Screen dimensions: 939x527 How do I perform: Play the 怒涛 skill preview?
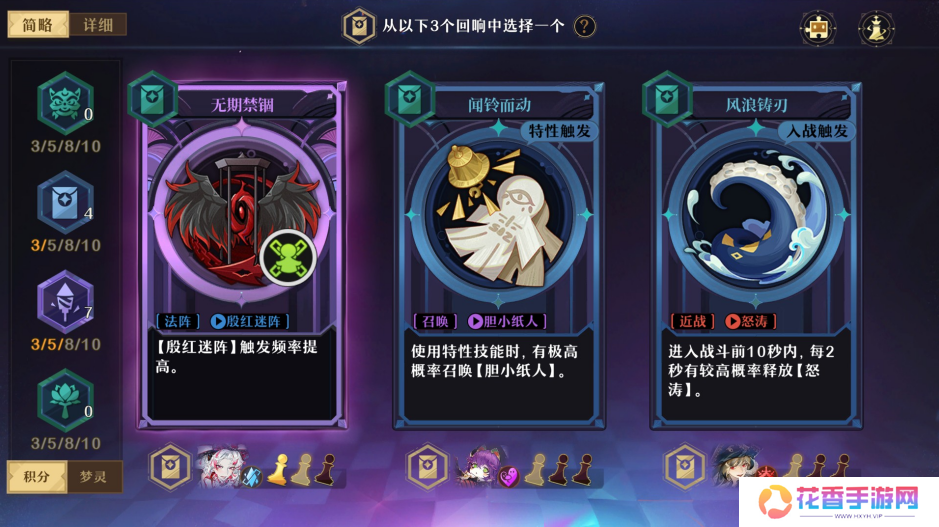pyautogui.click(x=733, y=321)
